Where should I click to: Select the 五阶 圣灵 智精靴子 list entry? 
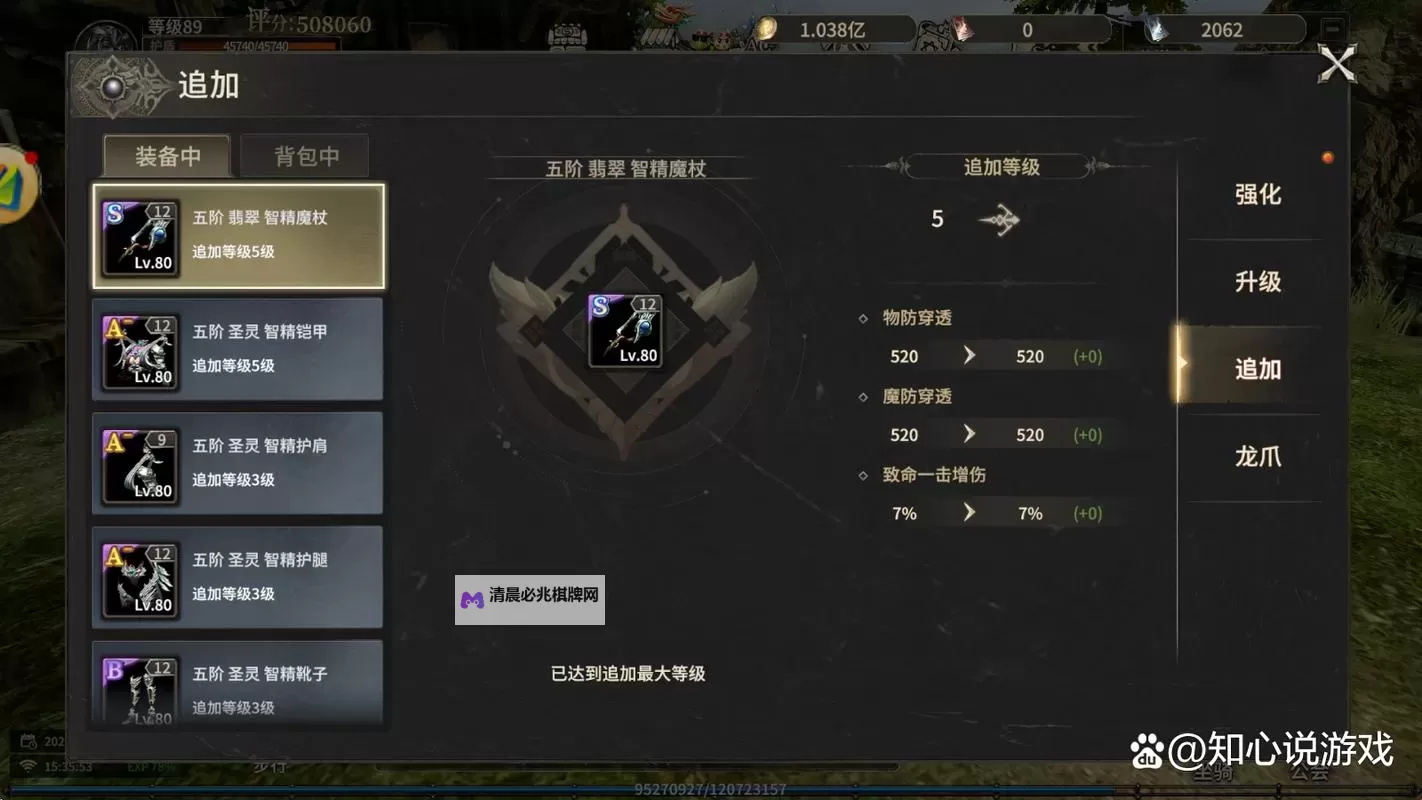click(x=237, y=685)
